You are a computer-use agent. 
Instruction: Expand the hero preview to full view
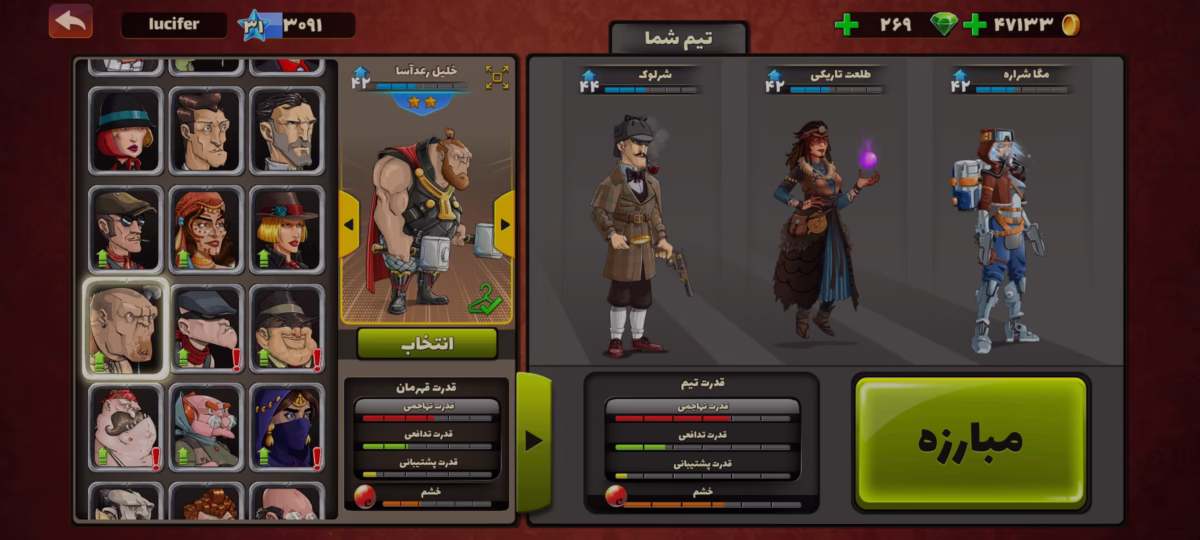[497, 77]
